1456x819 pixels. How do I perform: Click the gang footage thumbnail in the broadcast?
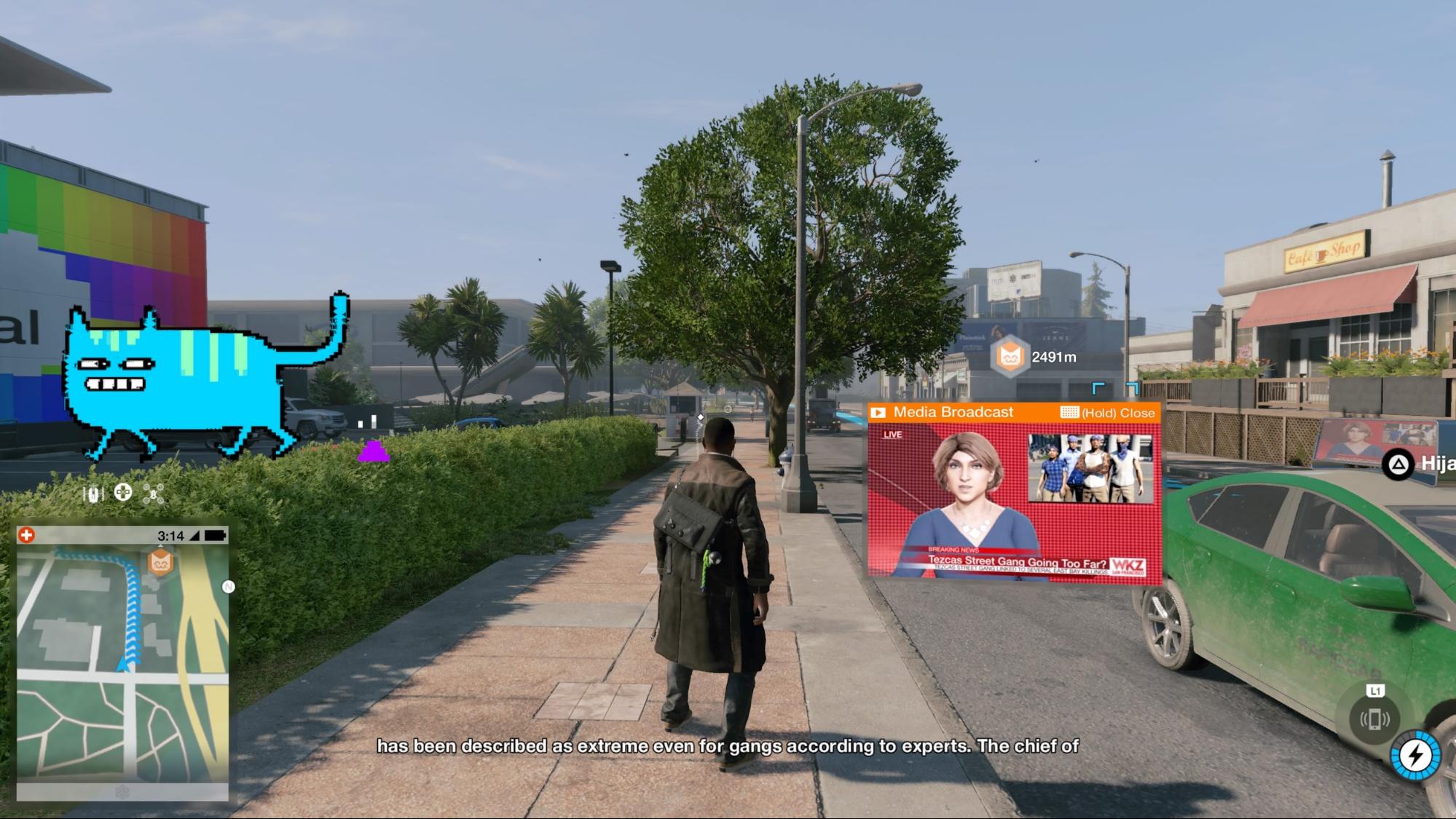(x=1090, y=468)
